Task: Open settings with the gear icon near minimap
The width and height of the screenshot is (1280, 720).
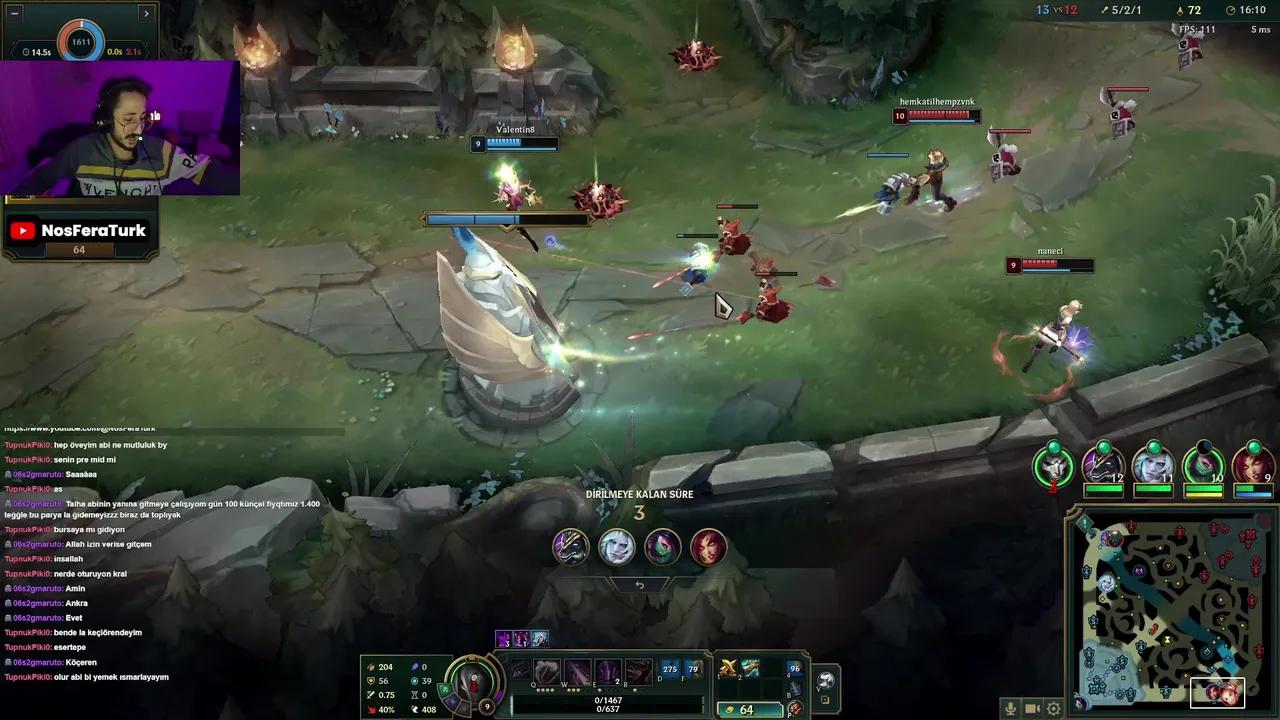Action: click(1053, 708)
